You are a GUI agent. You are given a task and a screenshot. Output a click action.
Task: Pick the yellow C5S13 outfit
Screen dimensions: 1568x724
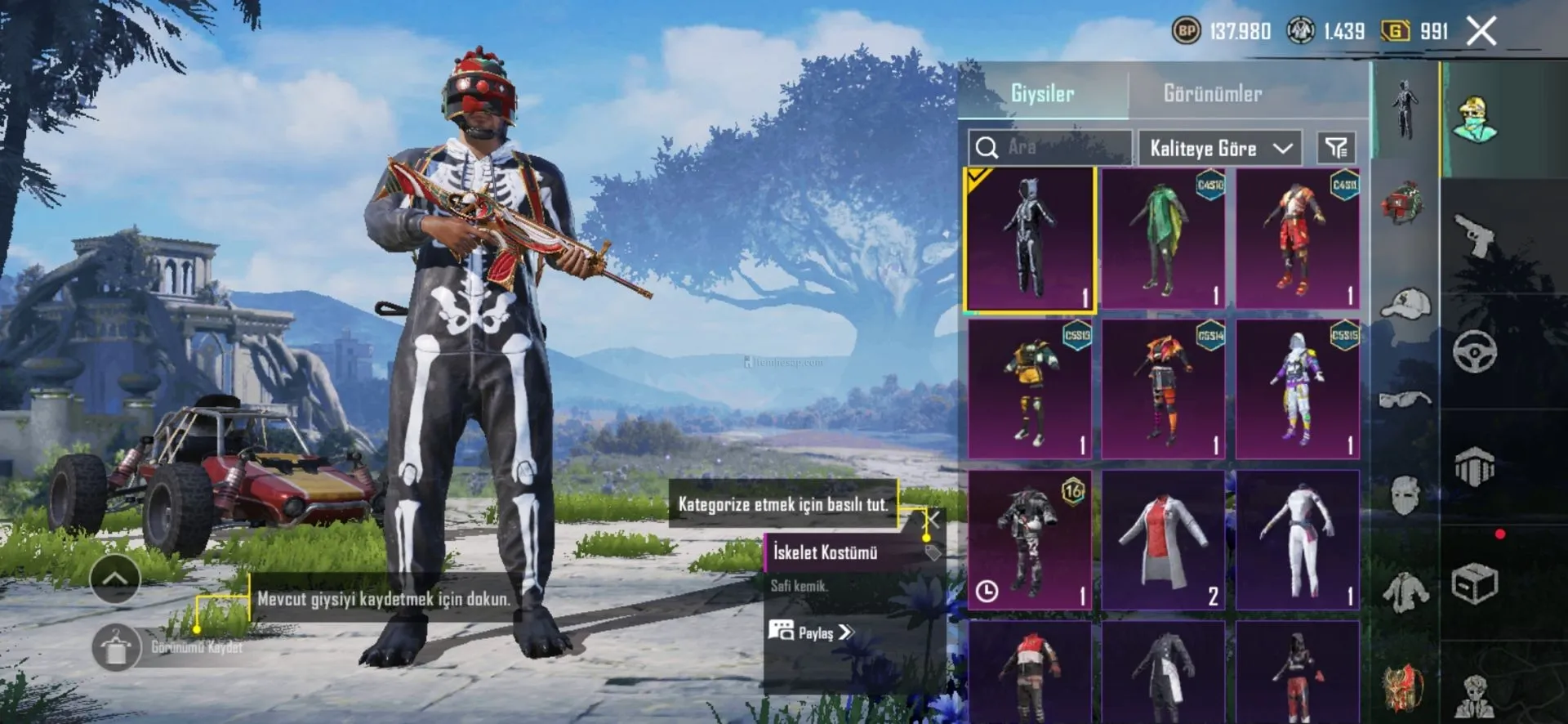[x=1030, y=389]
